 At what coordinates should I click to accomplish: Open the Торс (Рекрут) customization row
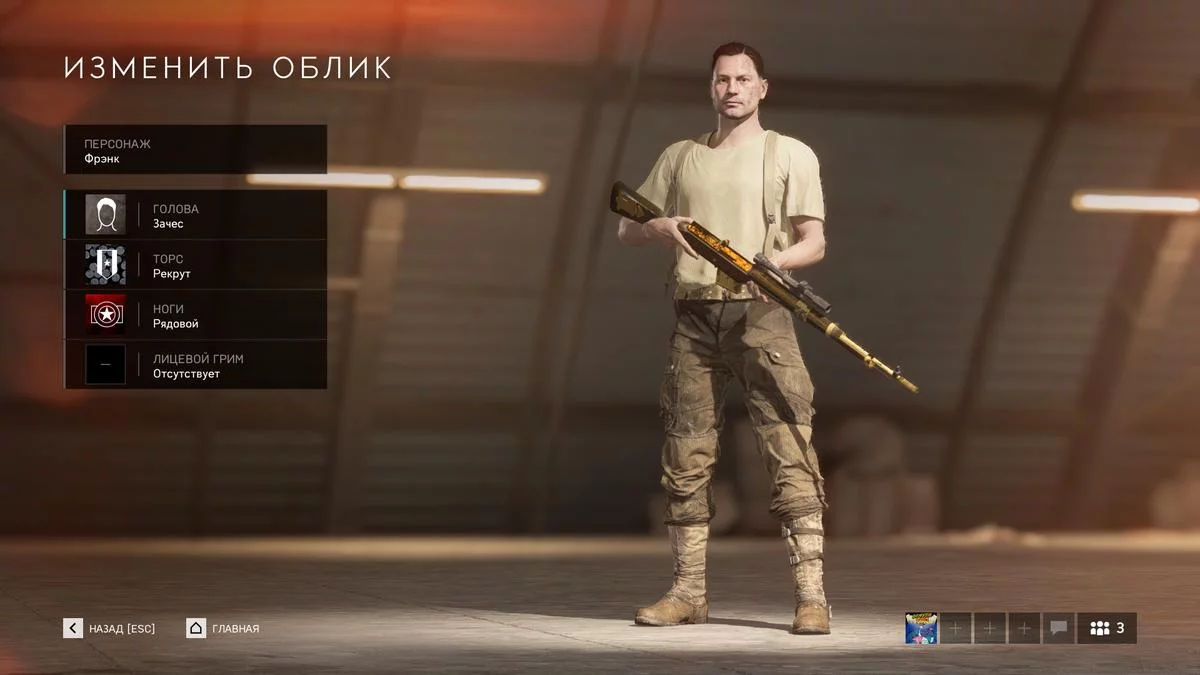(196, 265)
